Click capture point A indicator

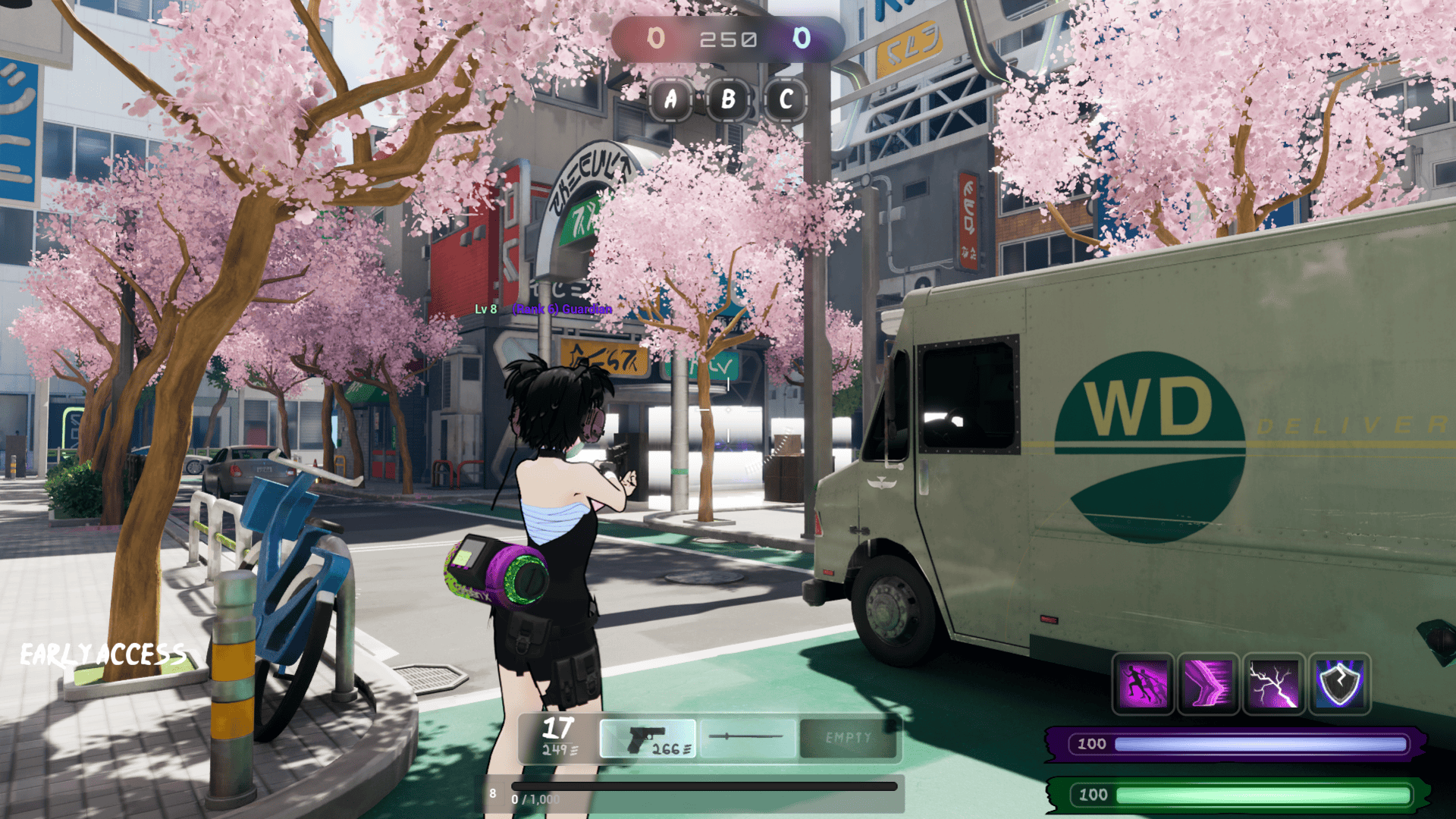coord(670,99)
